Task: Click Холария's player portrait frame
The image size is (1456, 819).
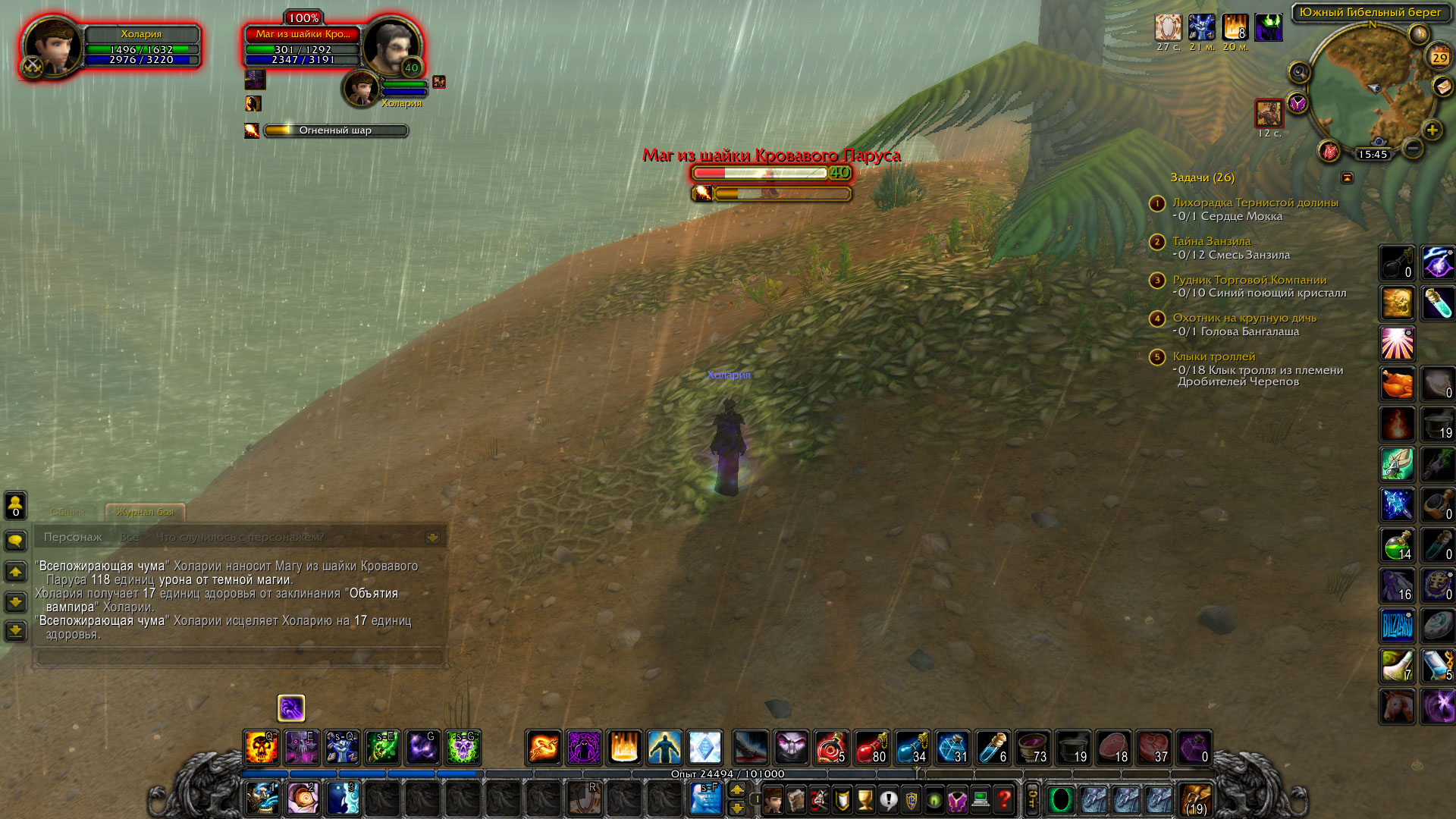Action: tap(53, 45)
